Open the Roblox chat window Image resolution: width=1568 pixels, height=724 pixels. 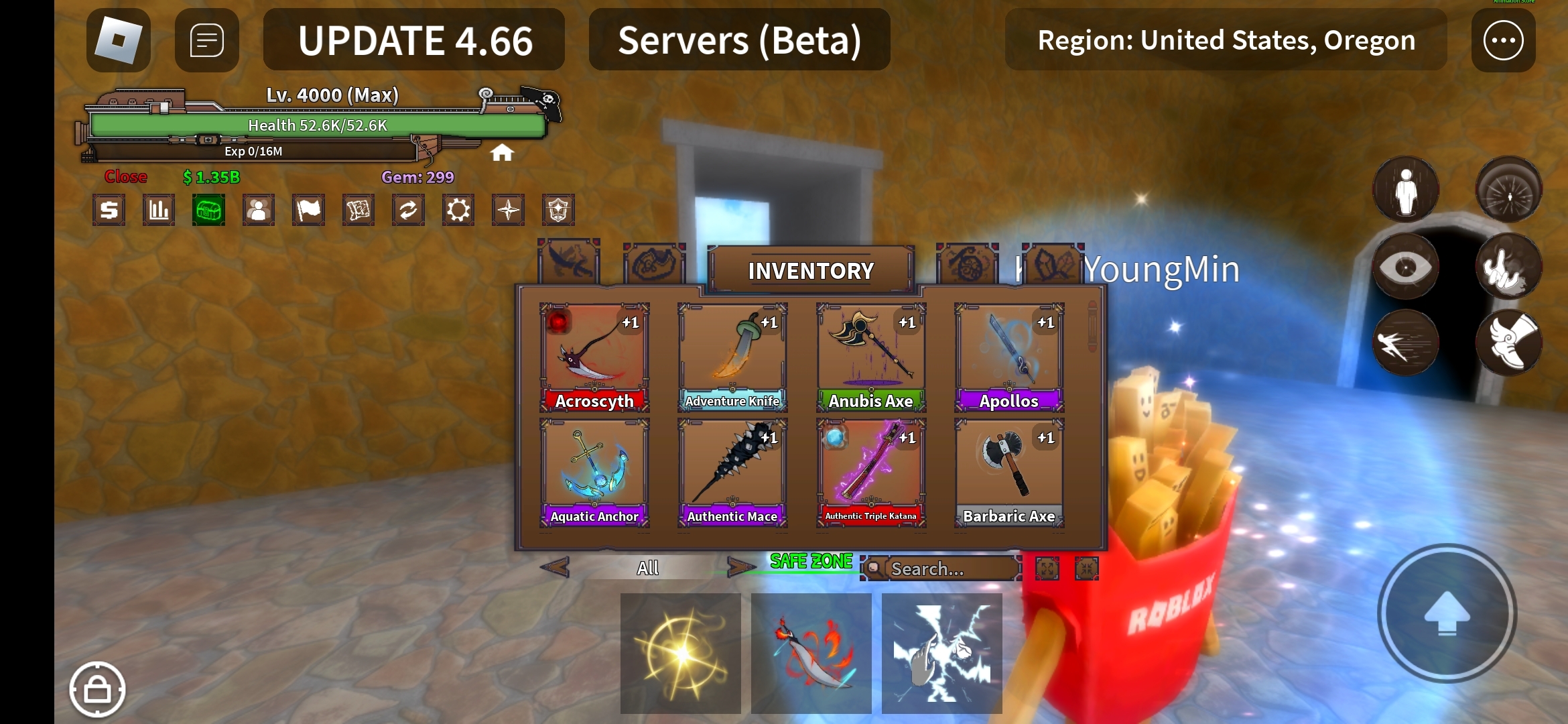point(206,40)
